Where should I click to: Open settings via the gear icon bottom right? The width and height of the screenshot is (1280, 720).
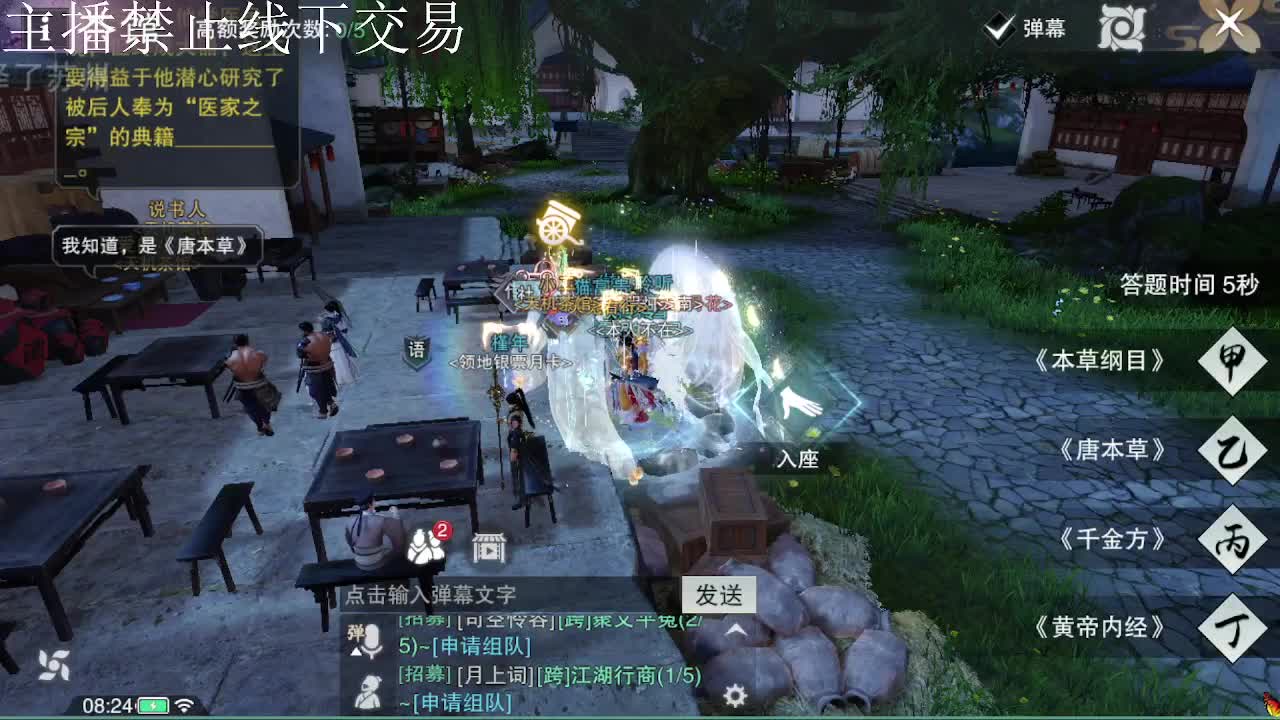click(733, 691)
